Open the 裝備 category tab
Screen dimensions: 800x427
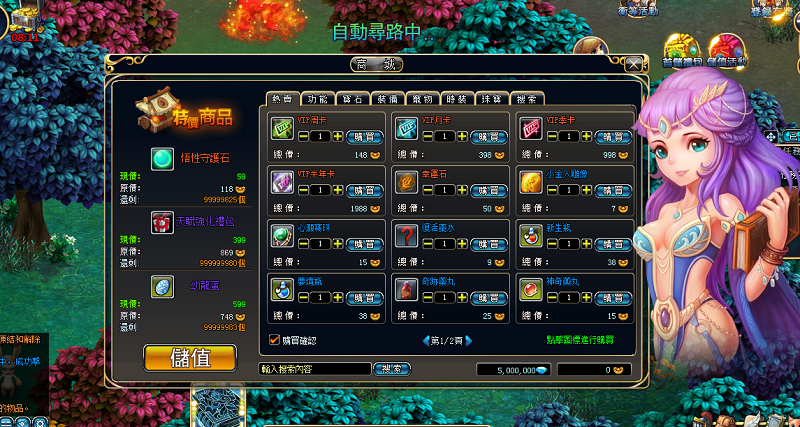coord(388,99)
